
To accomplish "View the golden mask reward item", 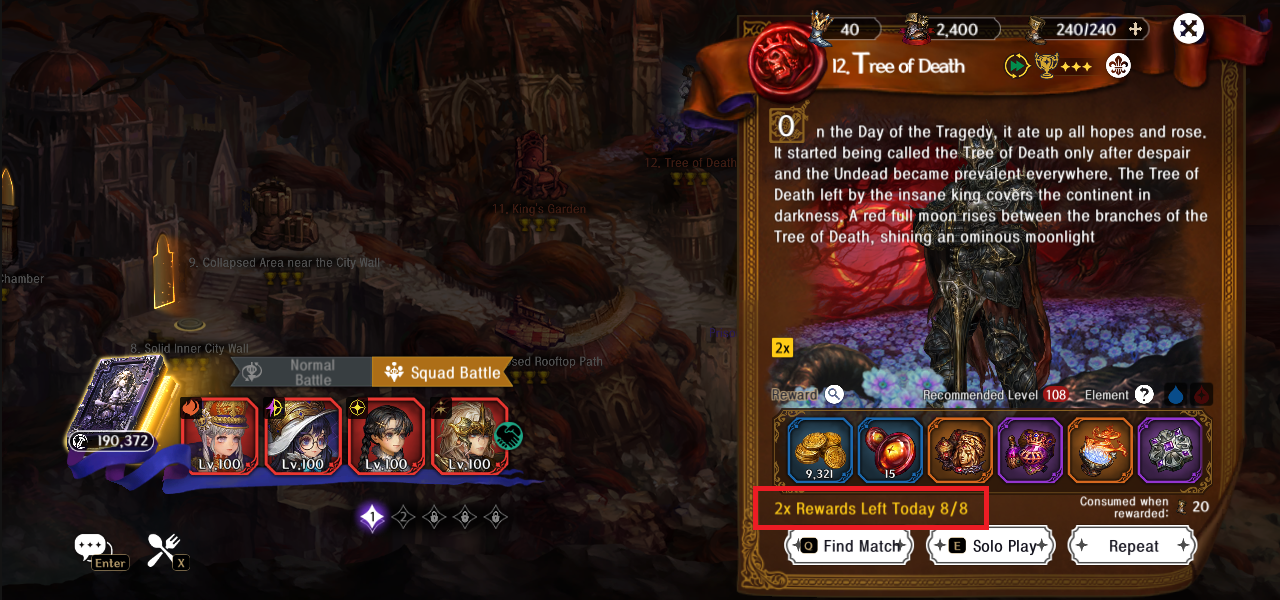I will click(x=960, y=450).
